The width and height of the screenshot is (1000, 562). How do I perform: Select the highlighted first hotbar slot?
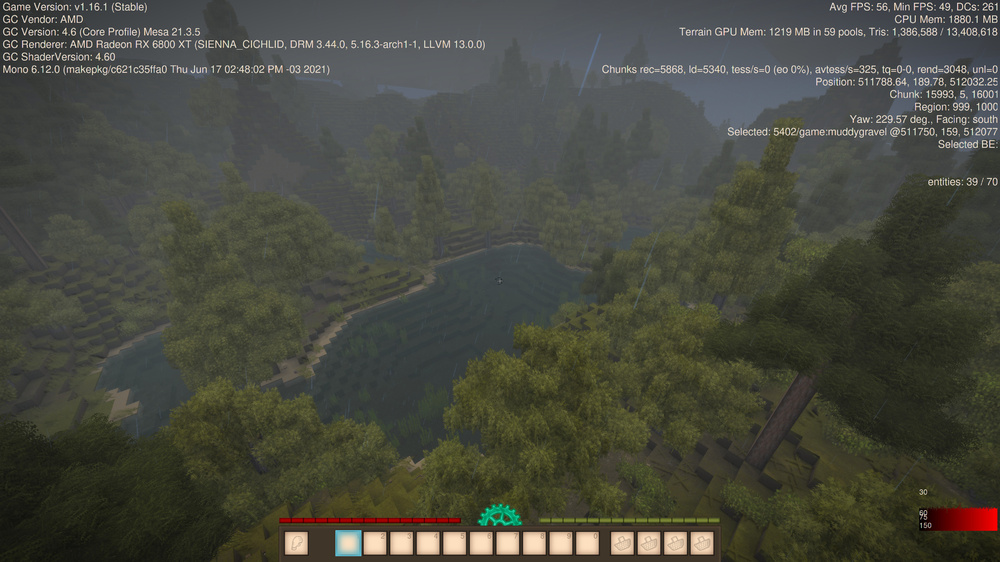coord(348,543)
